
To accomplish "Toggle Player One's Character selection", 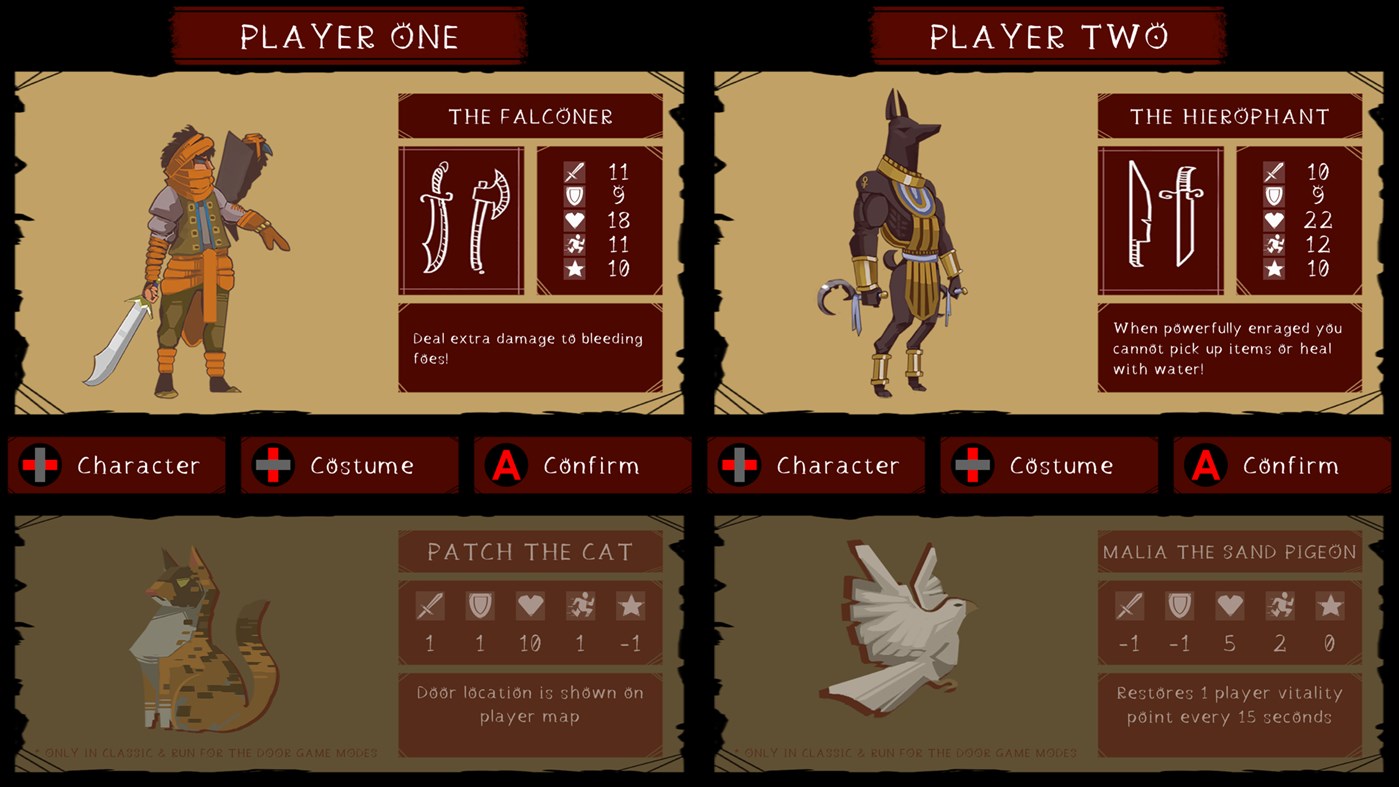I will (x=116, y=465).
